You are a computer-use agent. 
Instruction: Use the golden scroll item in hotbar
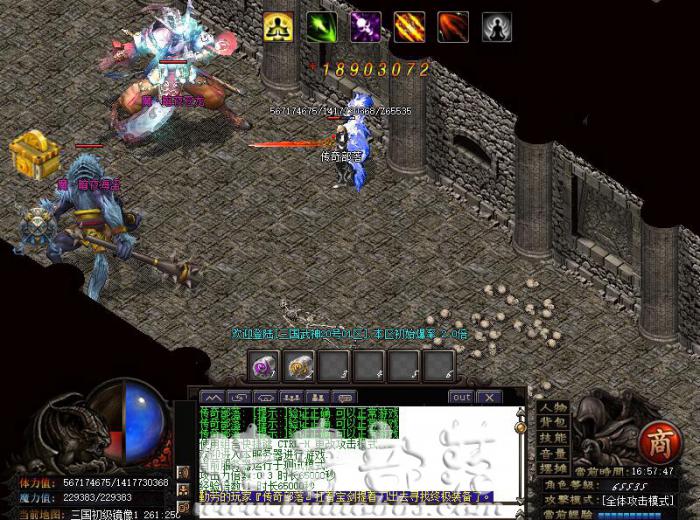299,366
